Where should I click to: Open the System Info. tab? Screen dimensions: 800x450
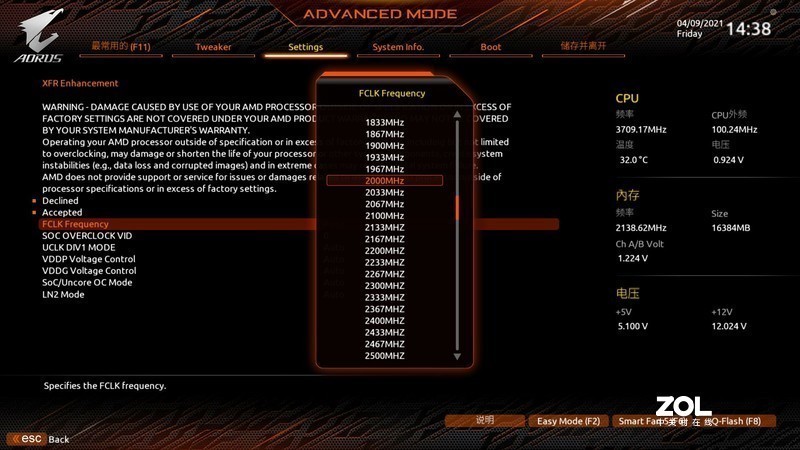tap(398, 47)
